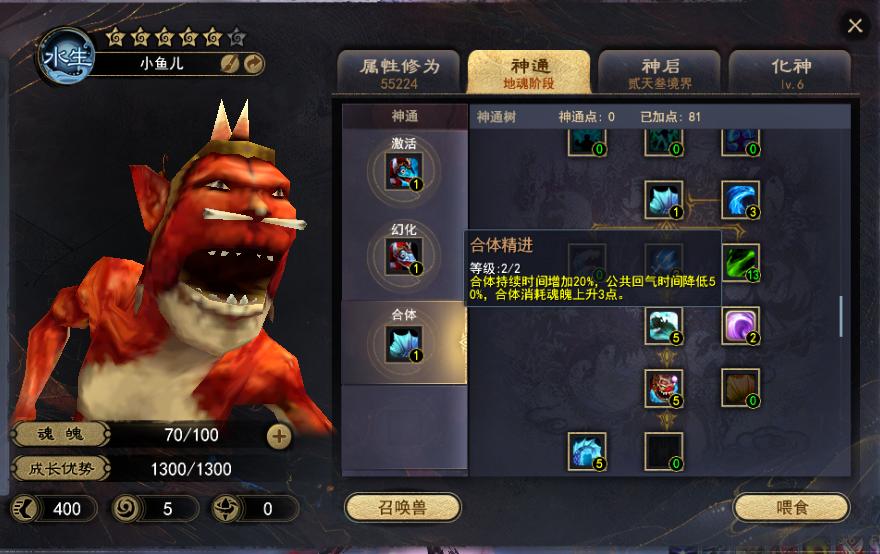The image size is (880, 554).
Task: Switch to the 神通 tab
Action: pyautogui.click(x=528, y=73)
